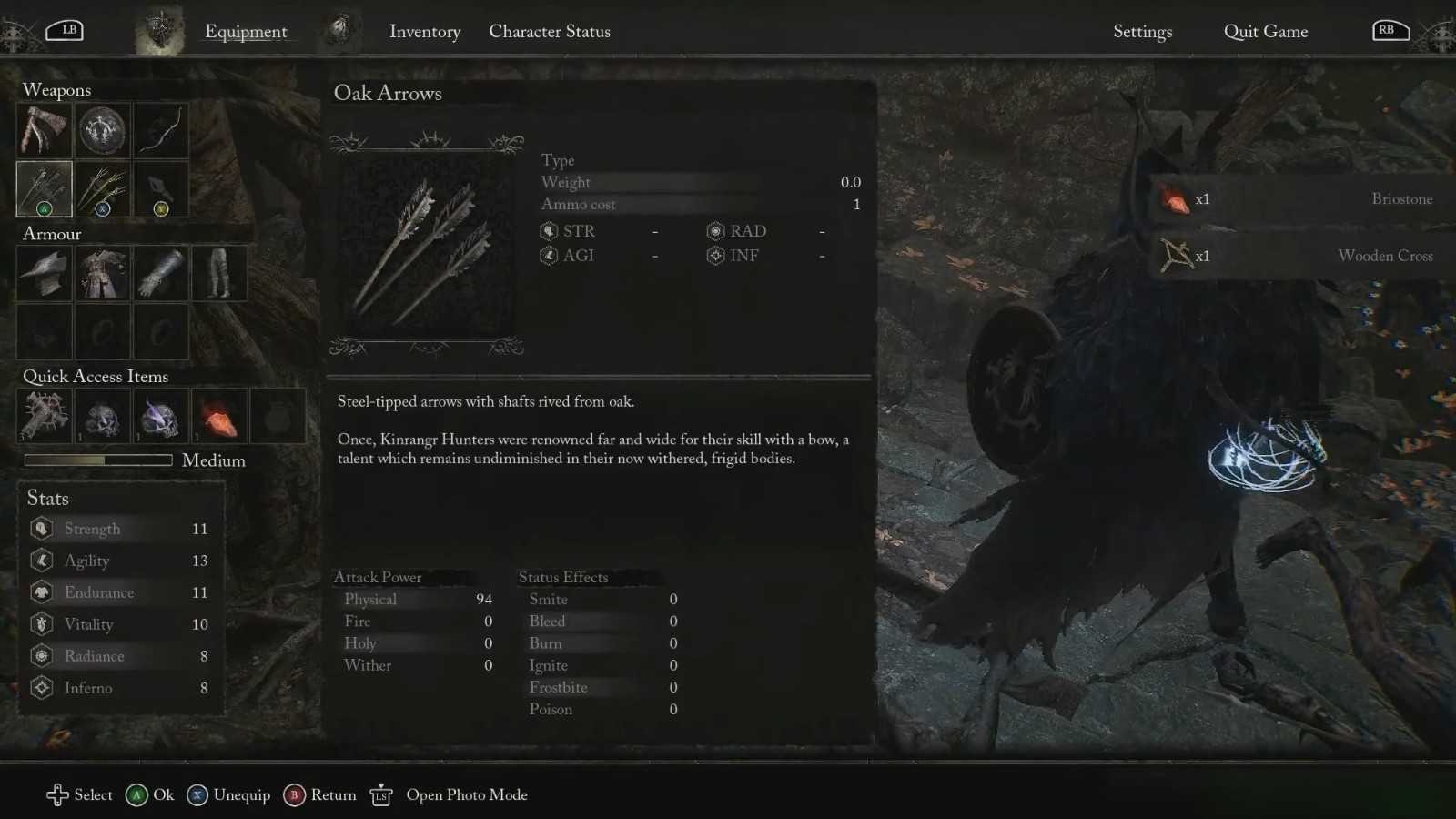Screen dimensions: 1456x819
Task: Select the bow weapon slot
Action: pos(160,131)
